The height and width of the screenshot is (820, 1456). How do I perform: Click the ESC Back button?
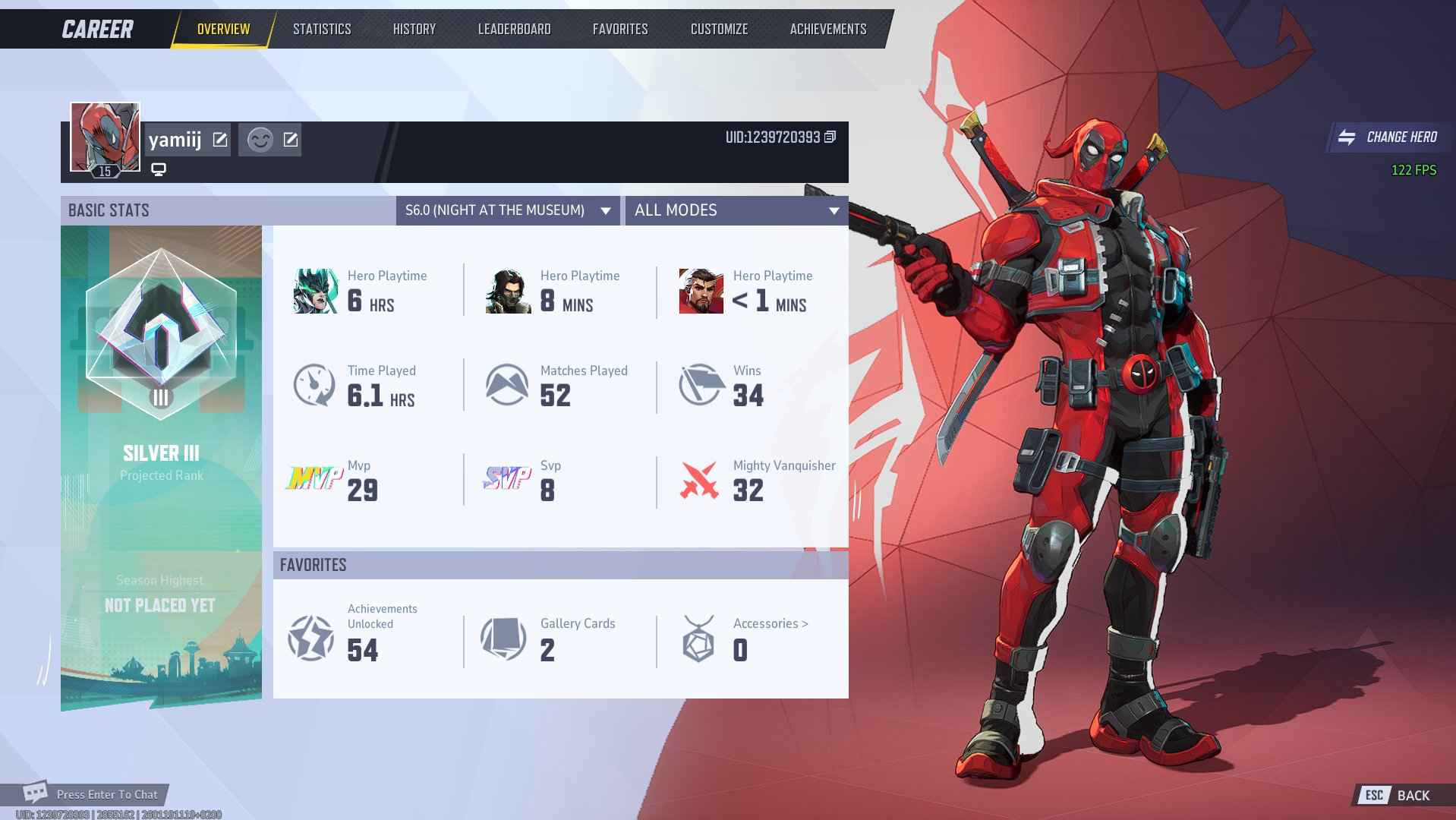coord(1394,795)
